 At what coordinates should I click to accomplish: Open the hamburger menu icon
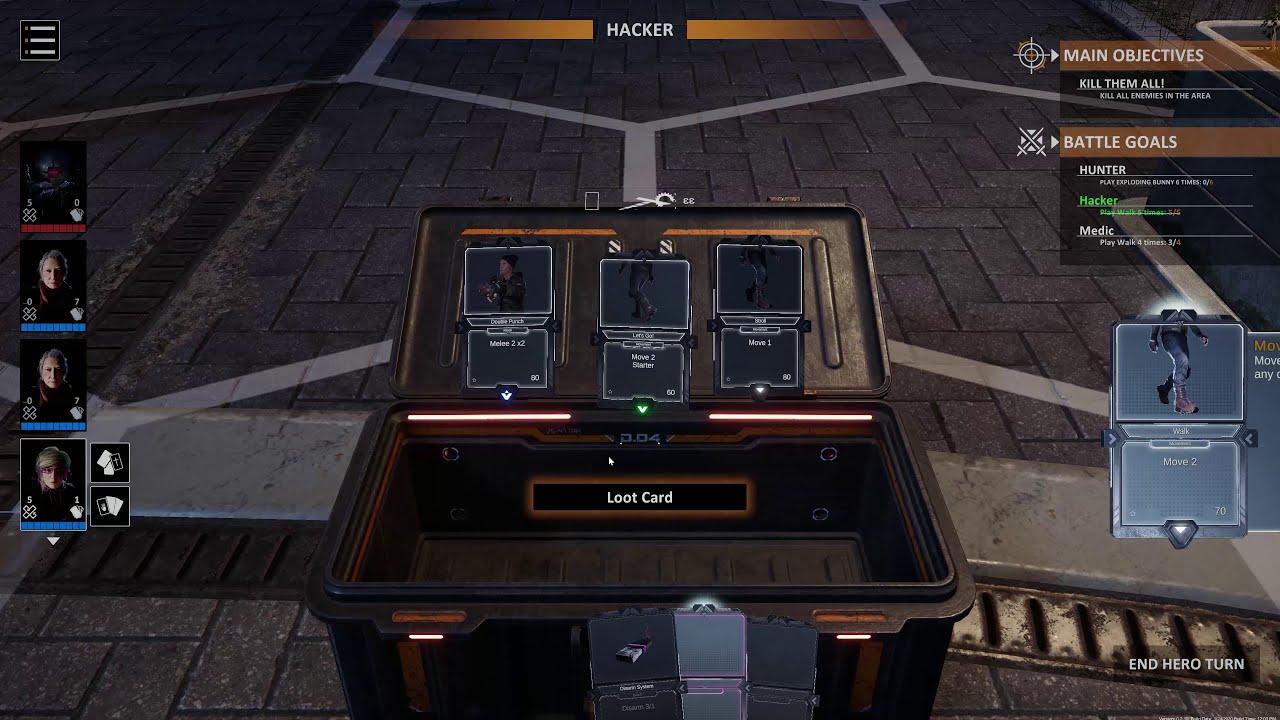(x=40, y=40)
